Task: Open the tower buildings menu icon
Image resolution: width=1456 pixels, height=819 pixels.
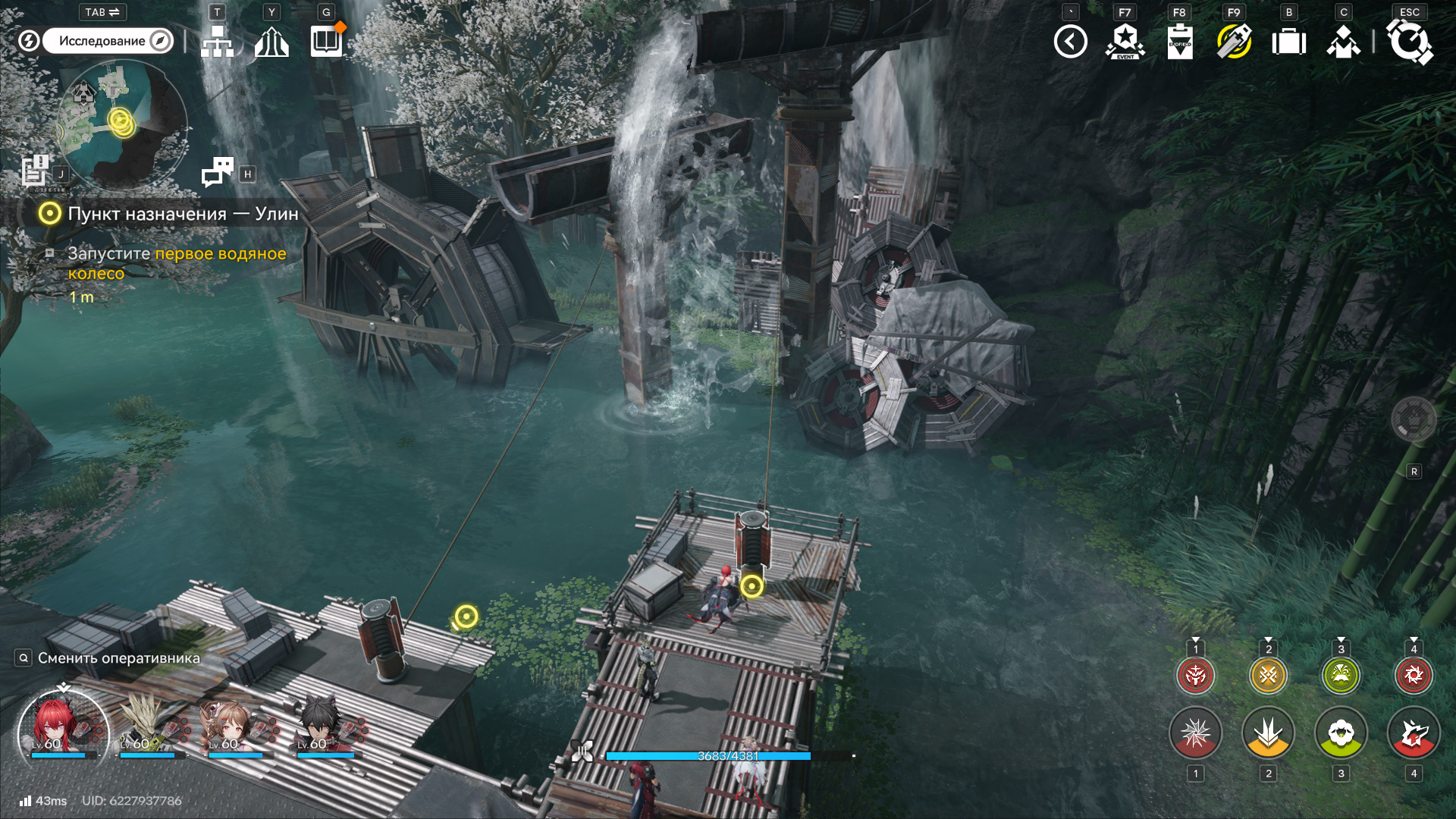Action: 271,42
